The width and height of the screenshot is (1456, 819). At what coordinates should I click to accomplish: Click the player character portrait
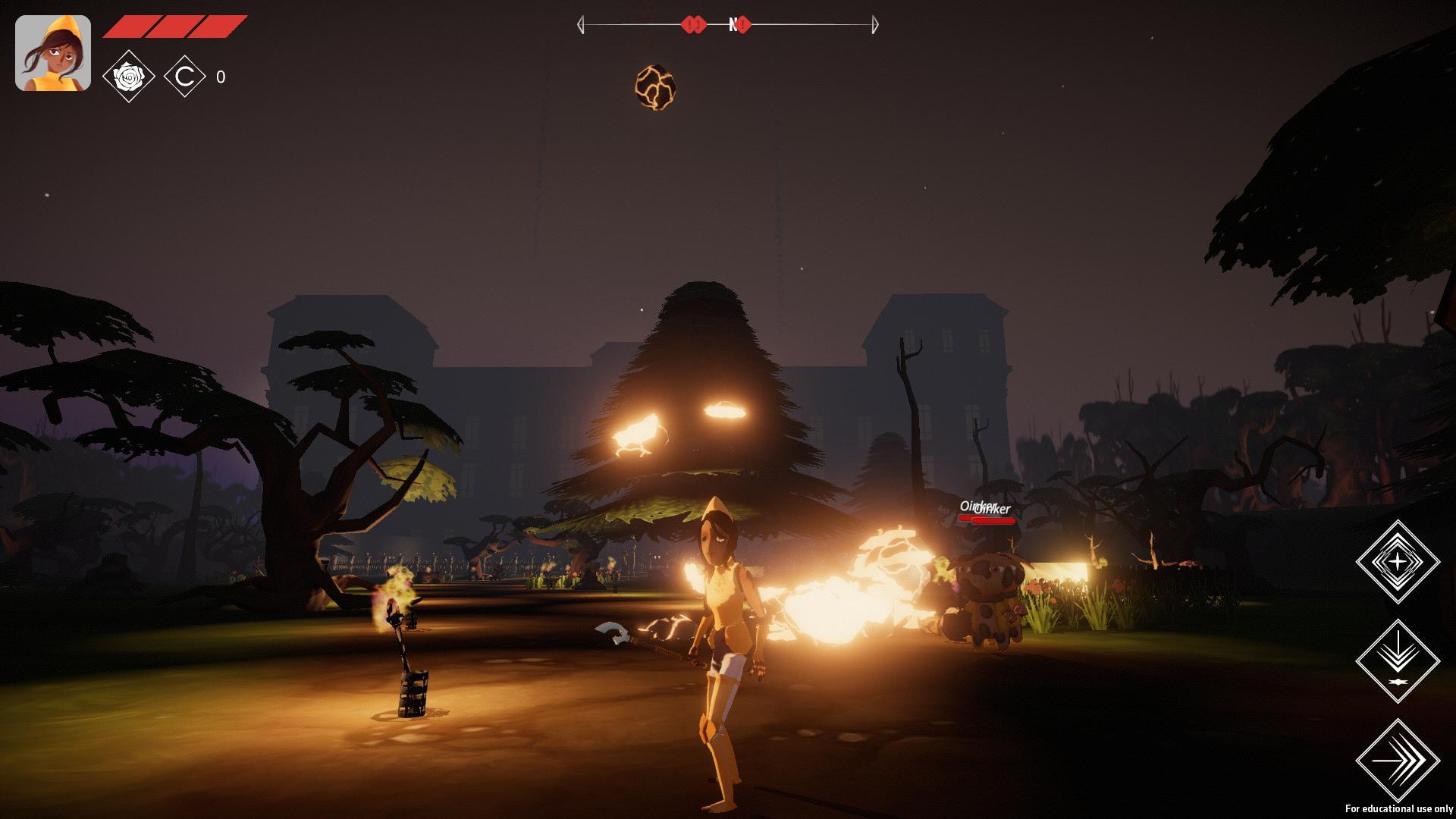(53, 53)
